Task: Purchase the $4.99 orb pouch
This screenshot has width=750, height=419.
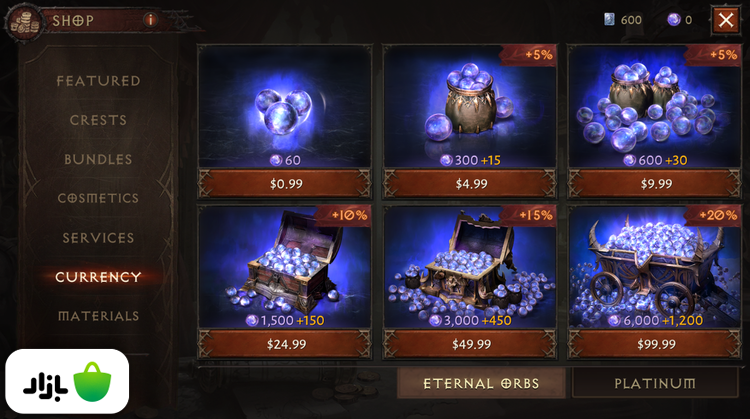Action: pyautogui.click(x=472, y=184)
